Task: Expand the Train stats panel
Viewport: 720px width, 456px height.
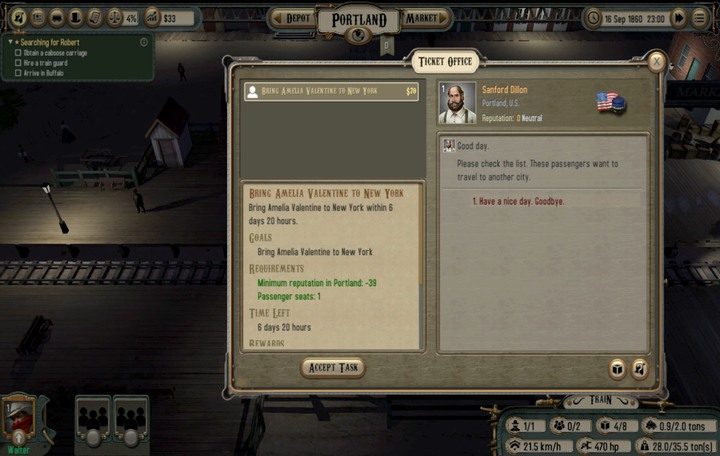Action: pos(600,400)
